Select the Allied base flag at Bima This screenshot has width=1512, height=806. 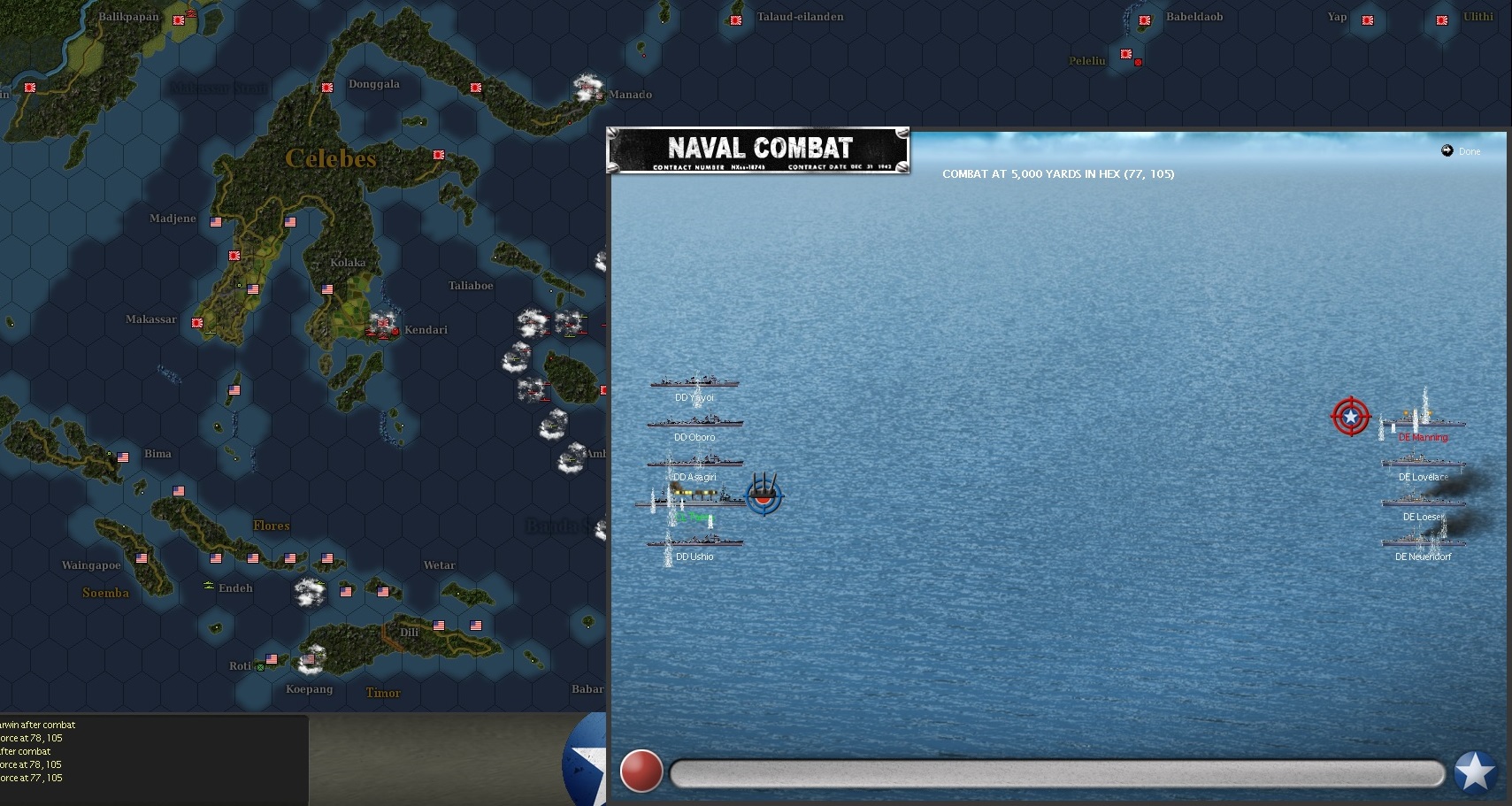pyautogui.click(x=123, y=457)
